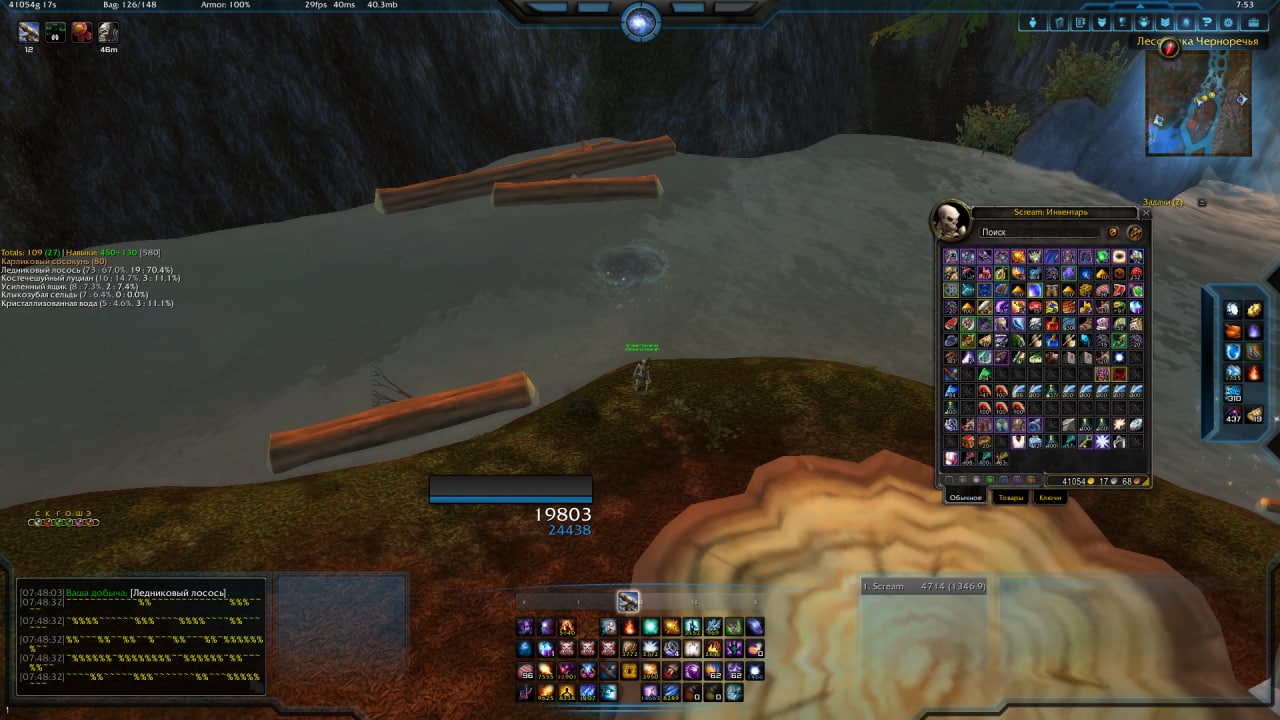
Task: Open the gear settings micro button
Action: click(x=1229, y=22)
